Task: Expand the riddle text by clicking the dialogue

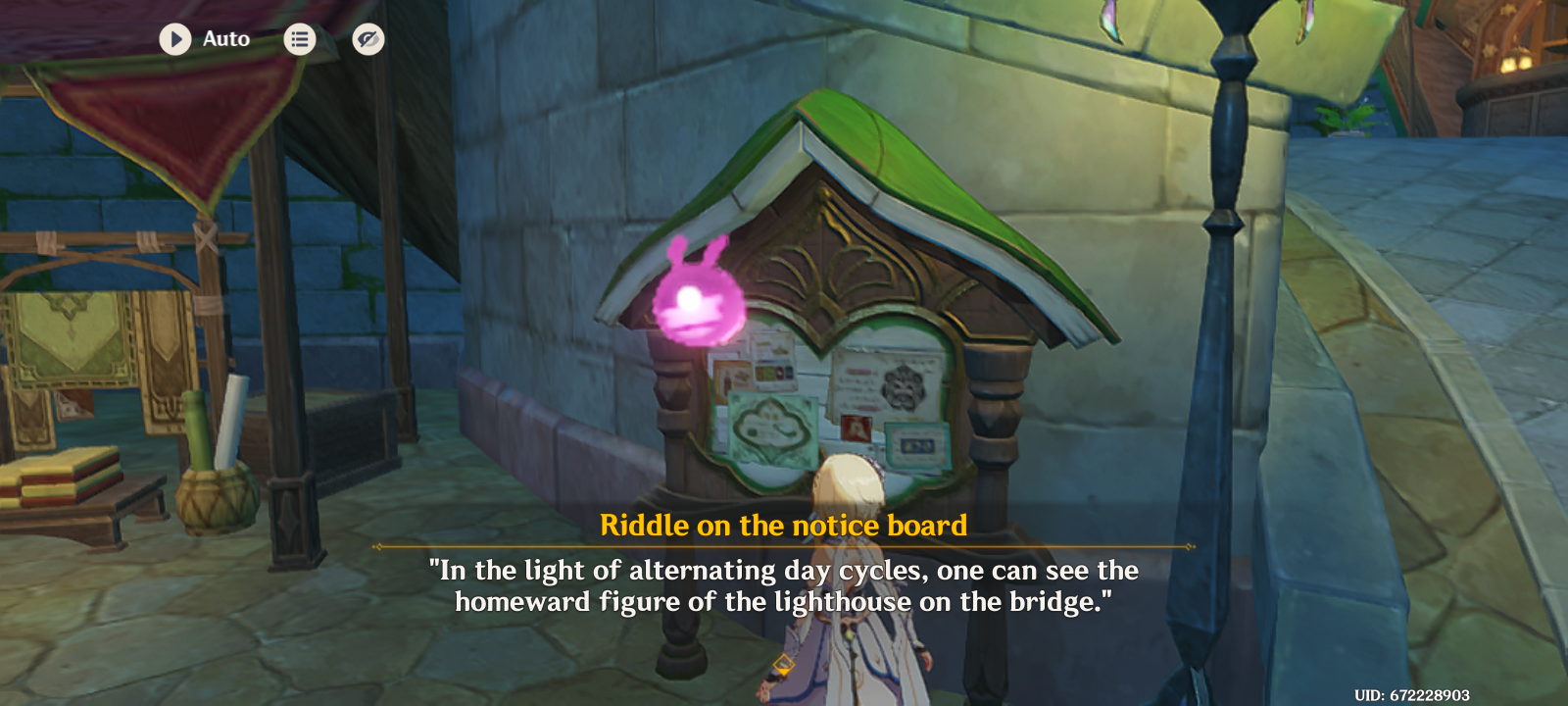Action: click(784, 583)
